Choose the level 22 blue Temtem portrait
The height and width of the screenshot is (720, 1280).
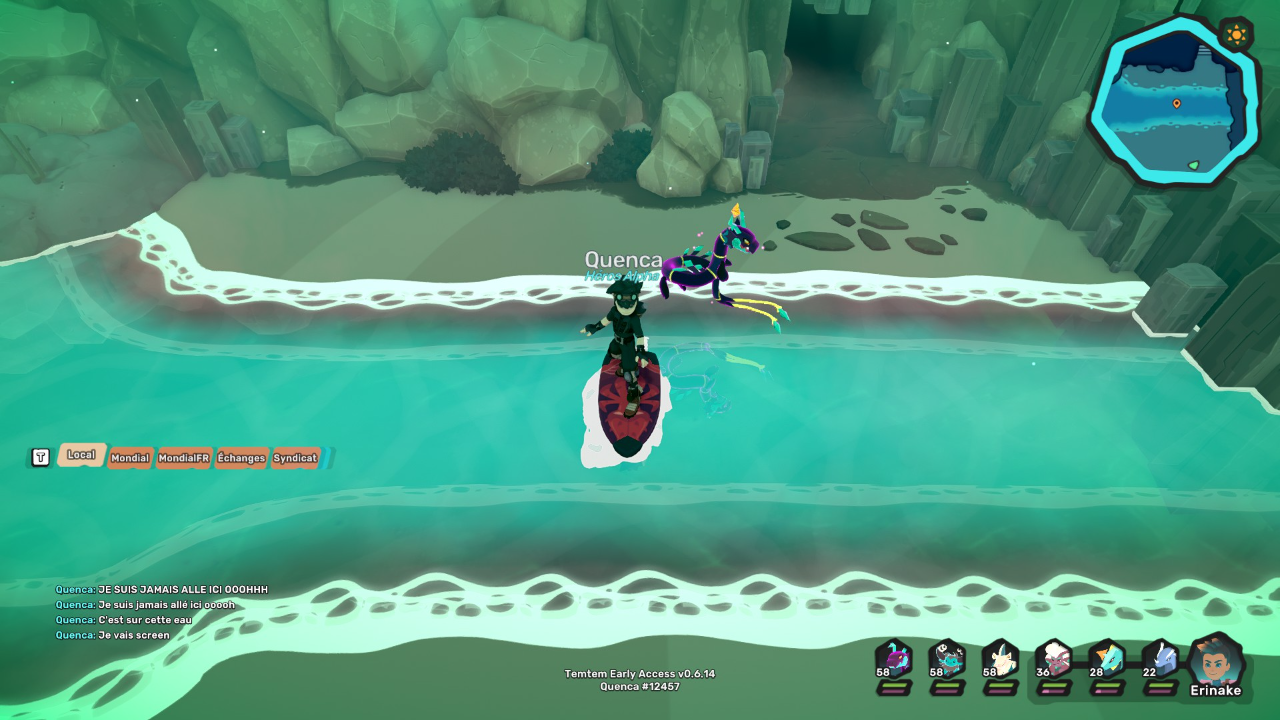[1160, 661]
